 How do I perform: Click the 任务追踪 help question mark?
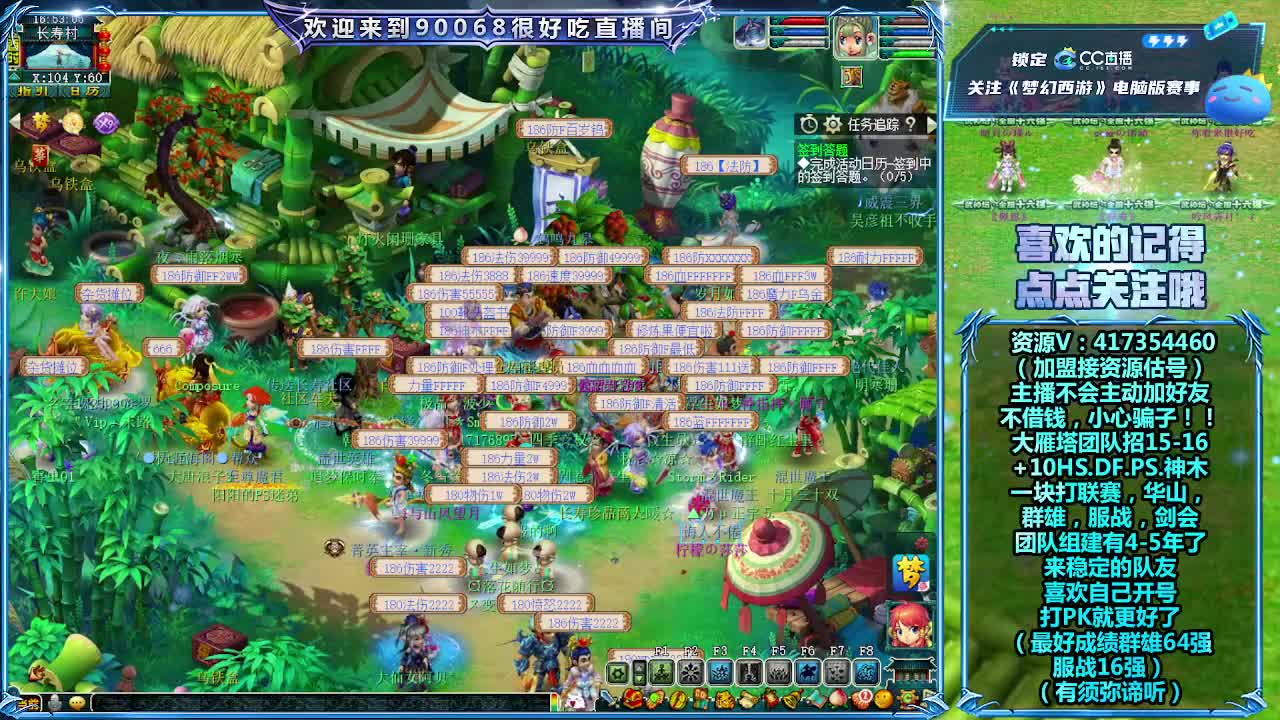[911, 122]
